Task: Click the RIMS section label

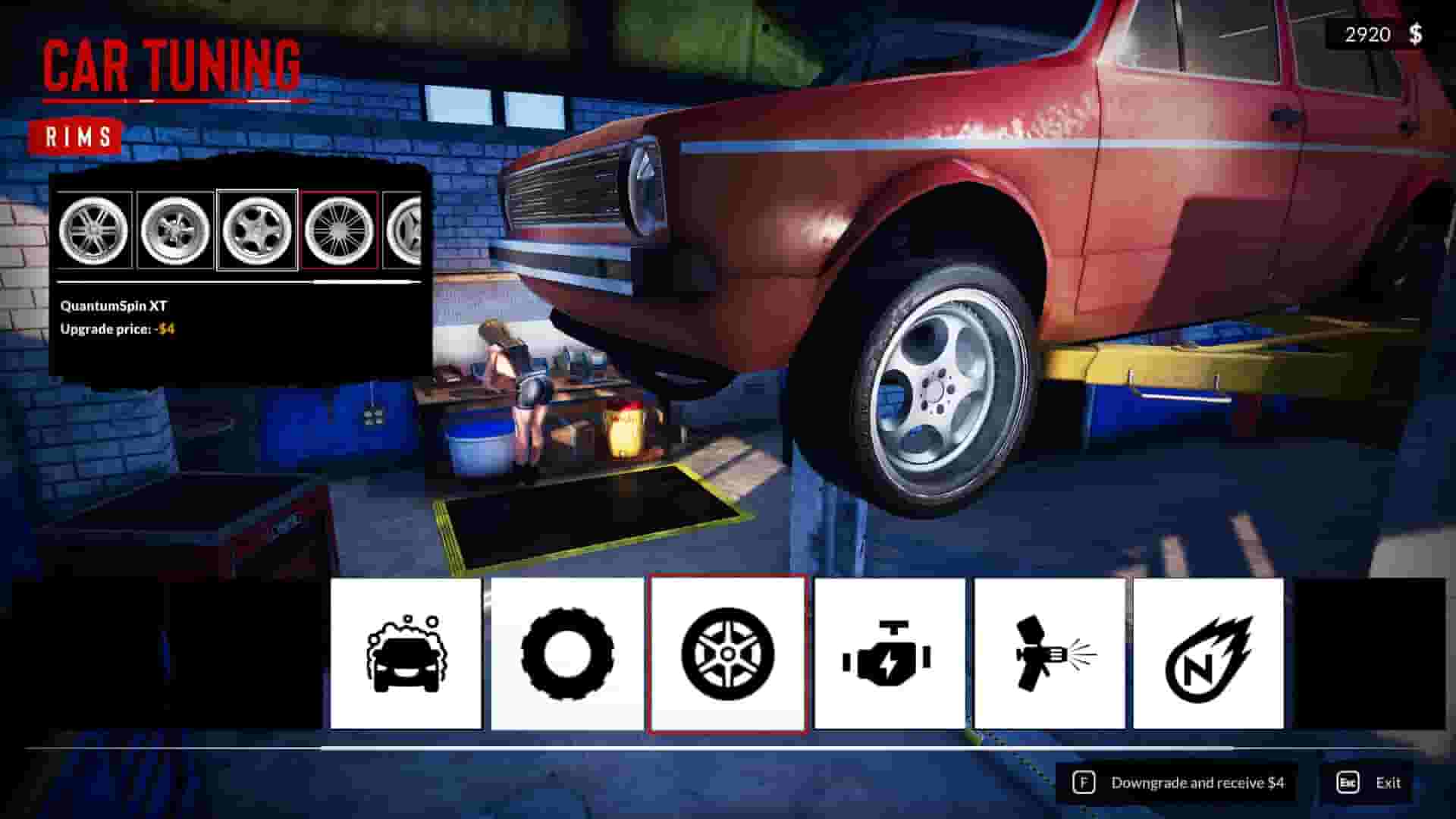Action: (76, 136)
